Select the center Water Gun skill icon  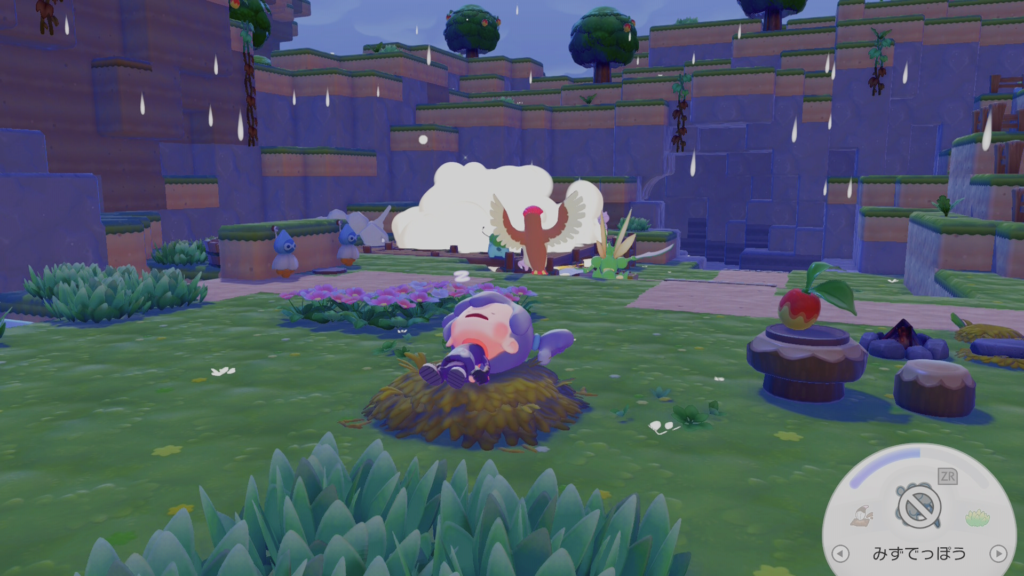[917, 506]
